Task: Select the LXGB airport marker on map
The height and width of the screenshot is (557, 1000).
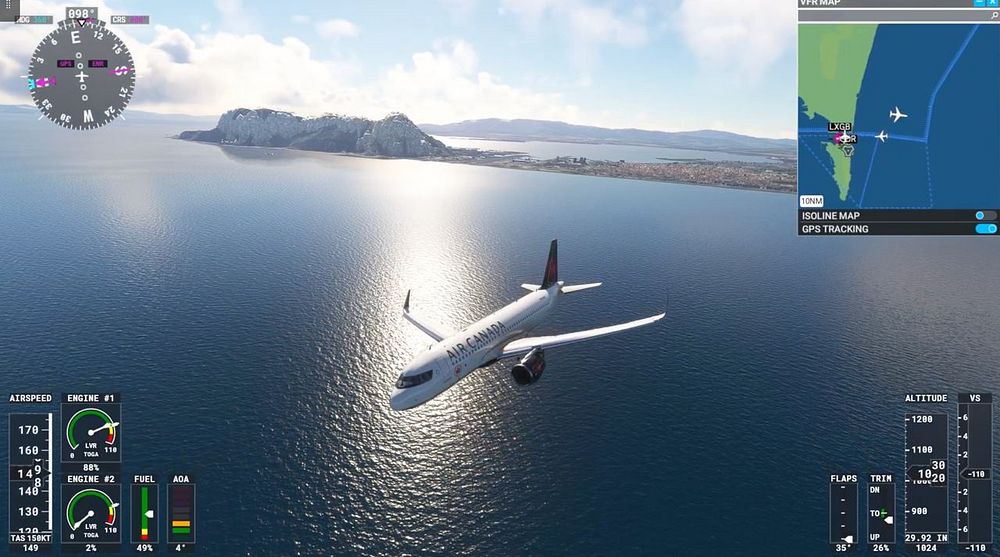Action: coord(843,136)
